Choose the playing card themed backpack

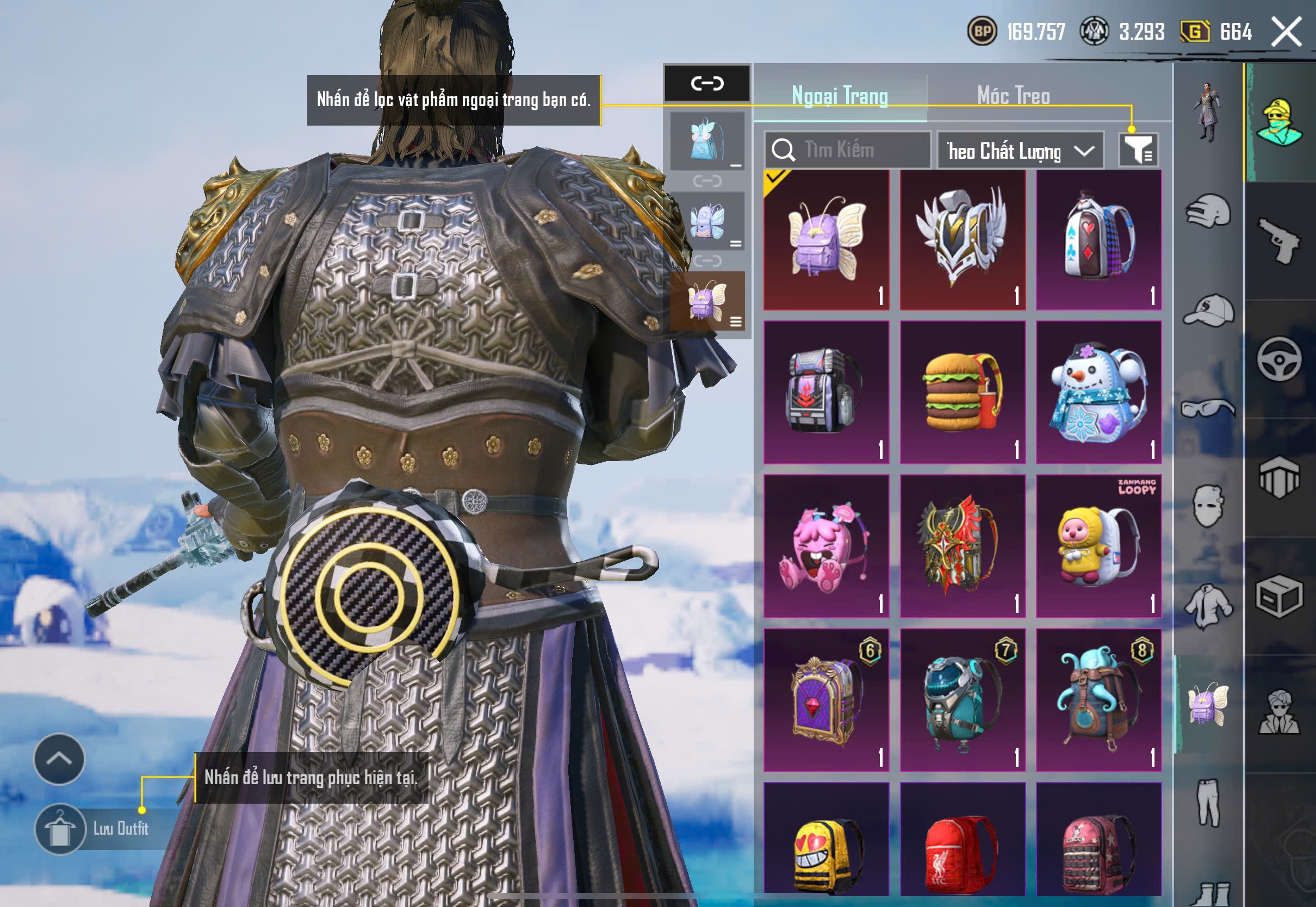(x=1098, y=240)
